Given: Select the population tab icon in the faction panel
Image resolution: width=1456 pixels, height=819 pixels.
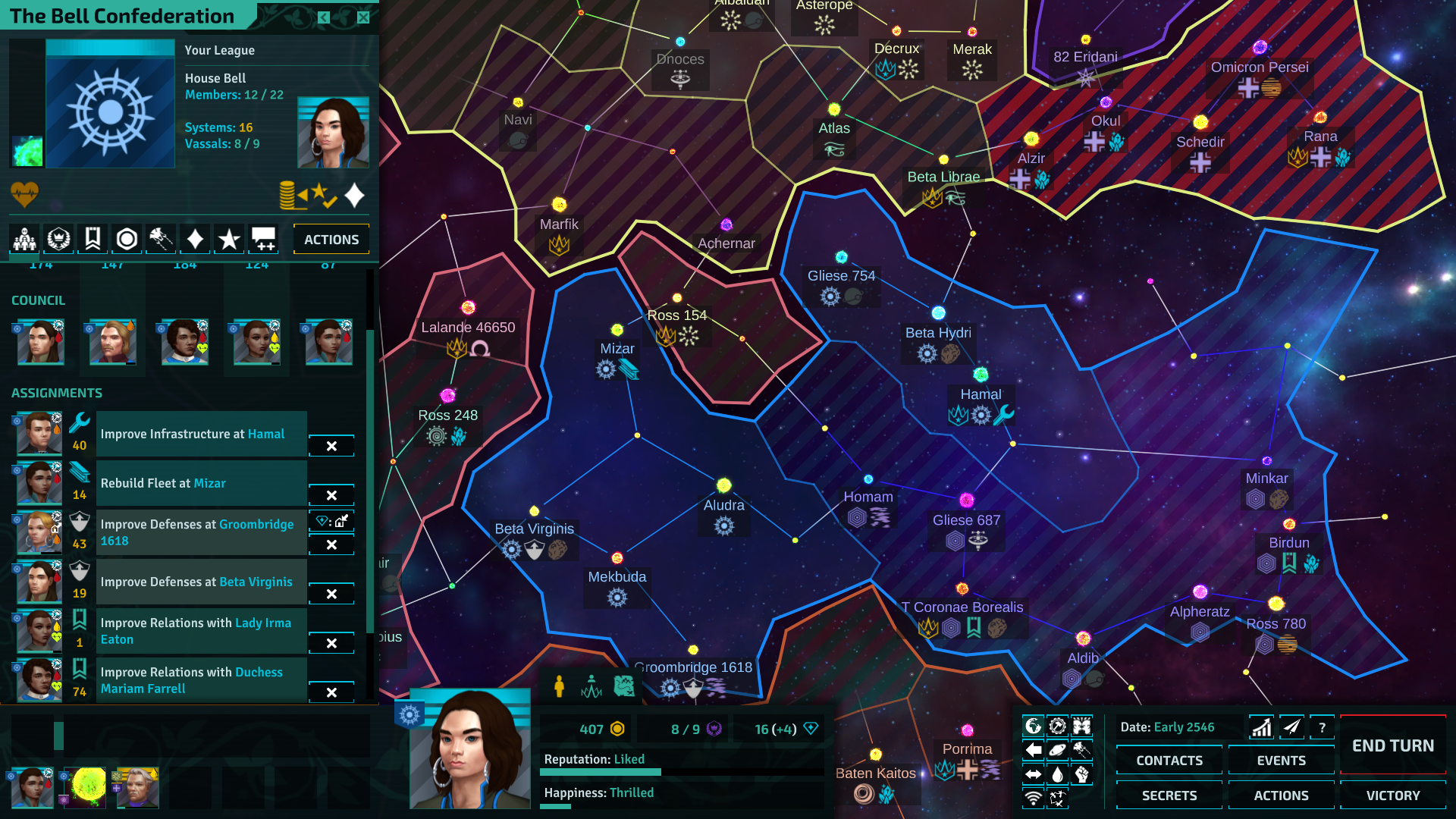Looking at the screenshot, I should point(24,238).
